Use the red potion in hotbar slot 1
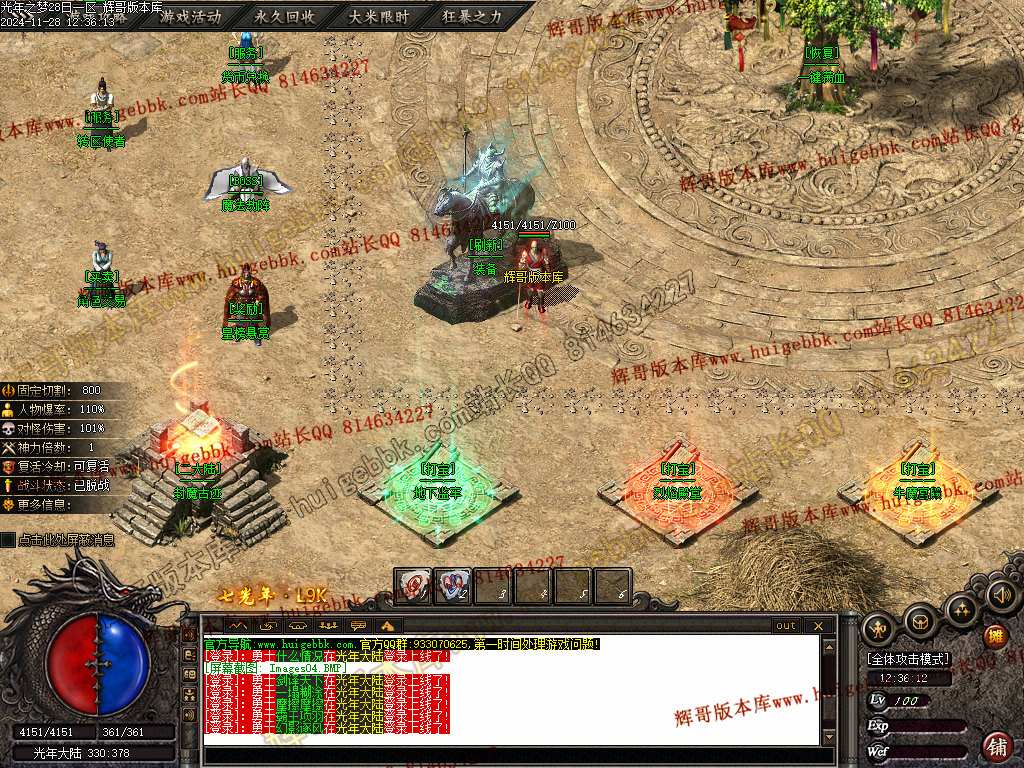Screen dimensions: 1024x768 click(413, 585)
